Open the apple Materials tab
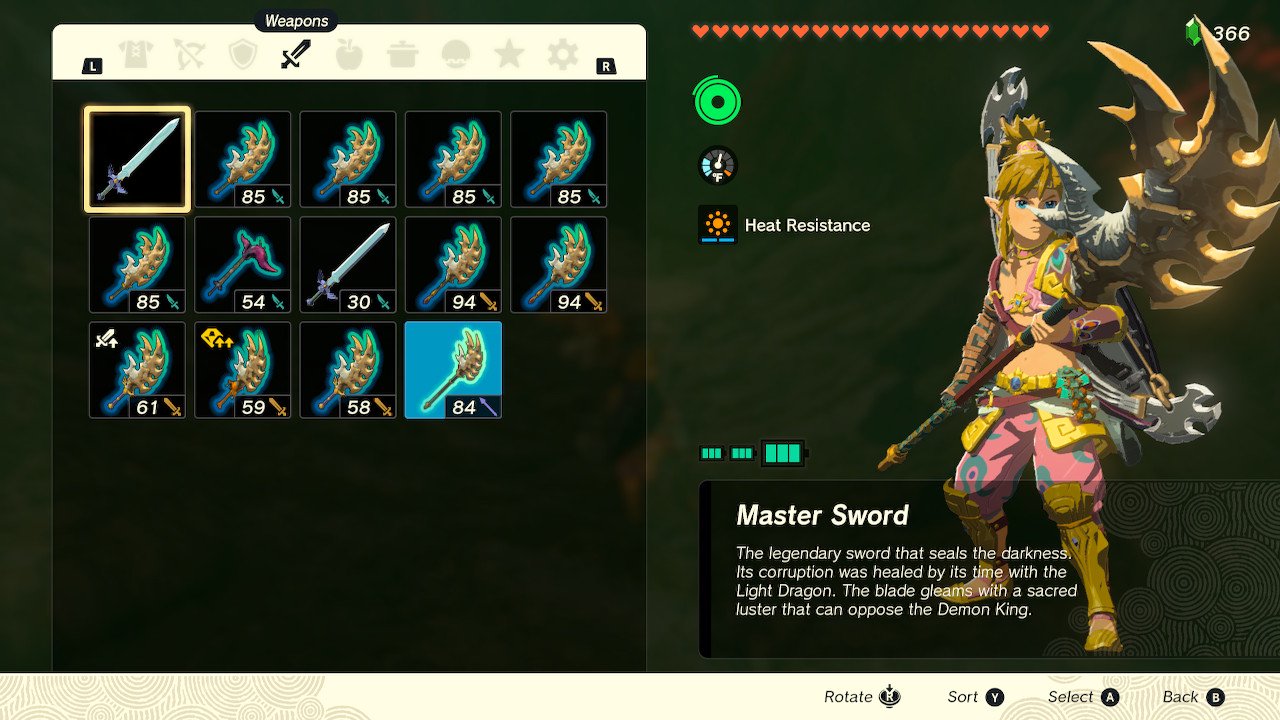The image size is (1280, 720). tap(349, 55)
